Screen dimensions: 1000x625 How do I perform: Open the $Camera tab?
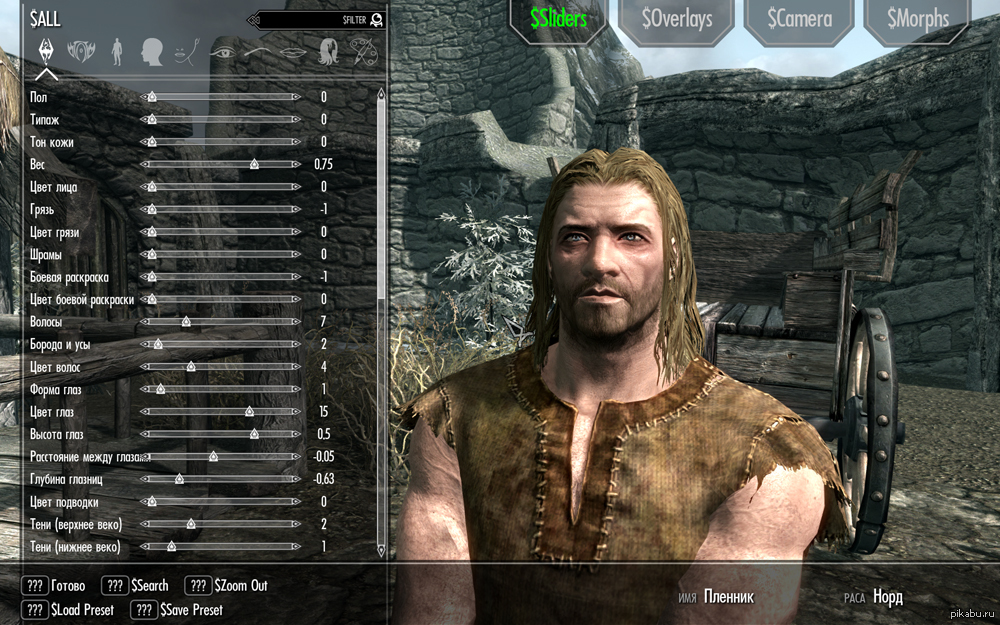(797, 19)
